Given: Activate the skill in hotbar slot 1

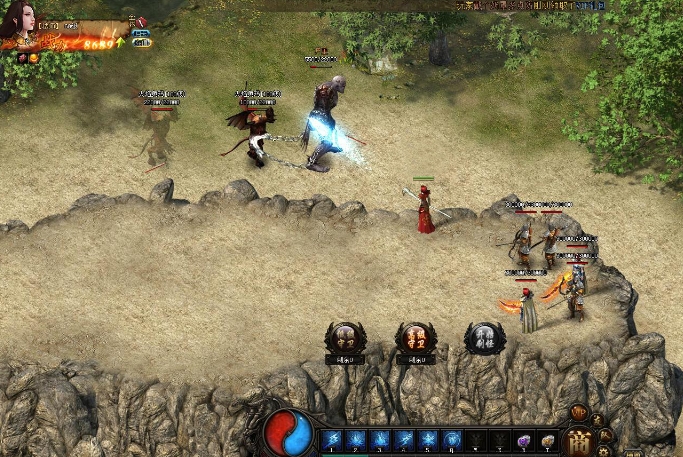Looking at the screenshot, I should 333,439.
